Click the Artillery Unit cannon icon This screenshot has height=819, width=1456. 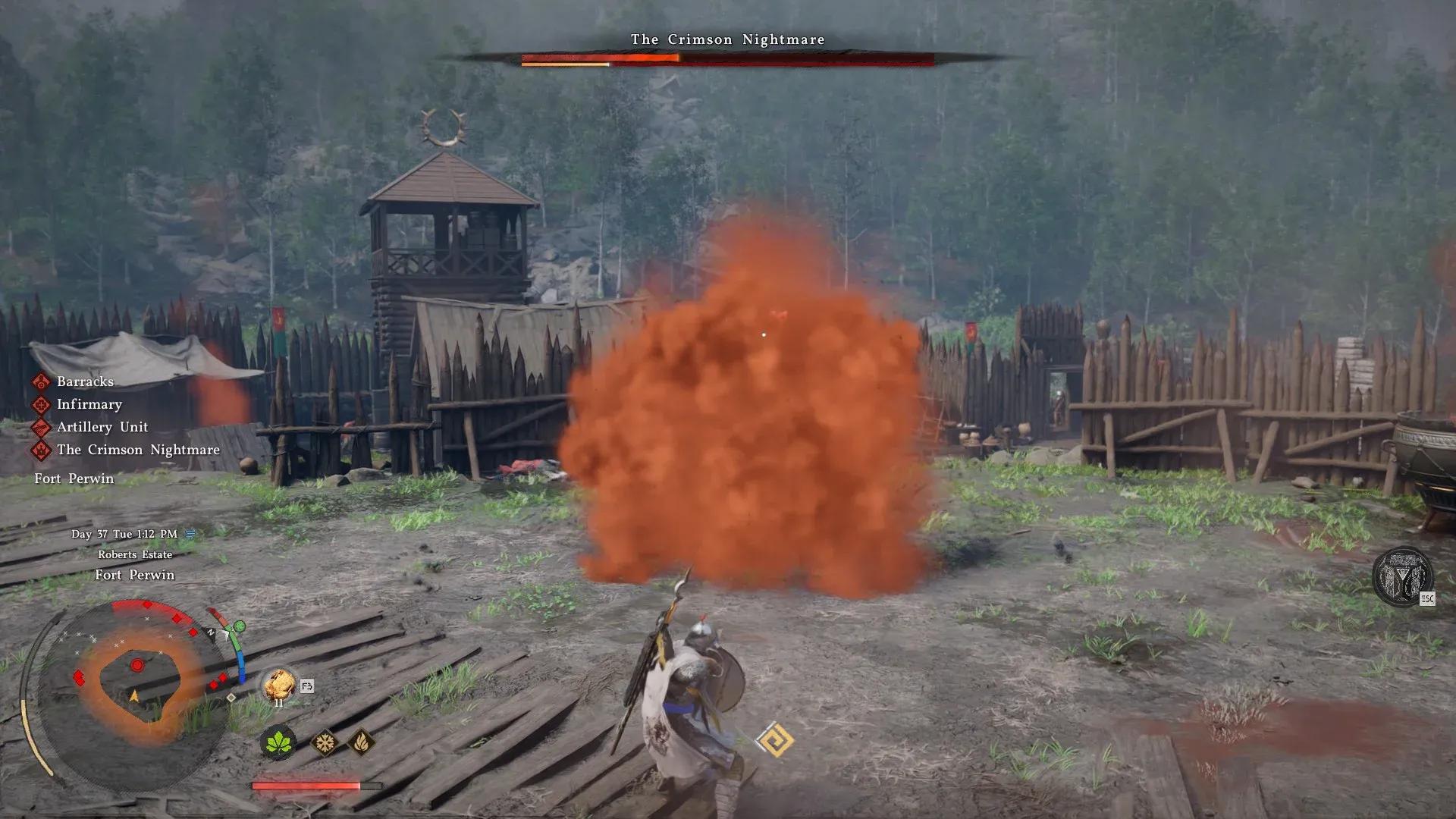pyautogui.click(x=39, y=427)
